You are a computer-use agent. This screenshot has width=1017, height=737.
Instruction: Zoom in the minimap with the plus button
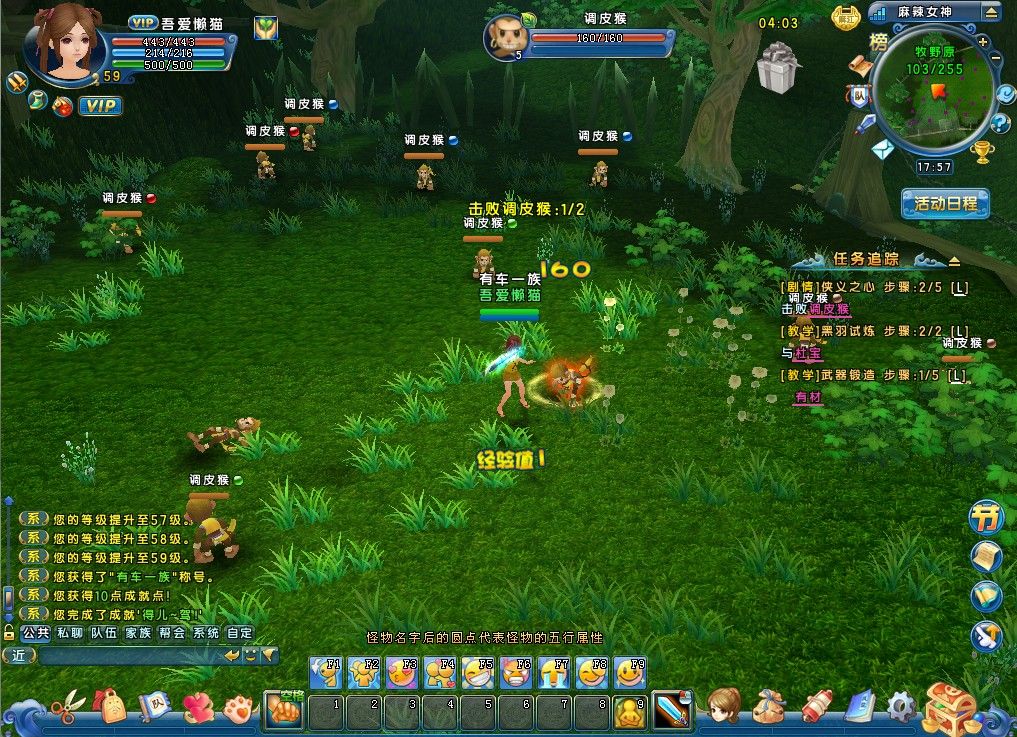(983, 42)
